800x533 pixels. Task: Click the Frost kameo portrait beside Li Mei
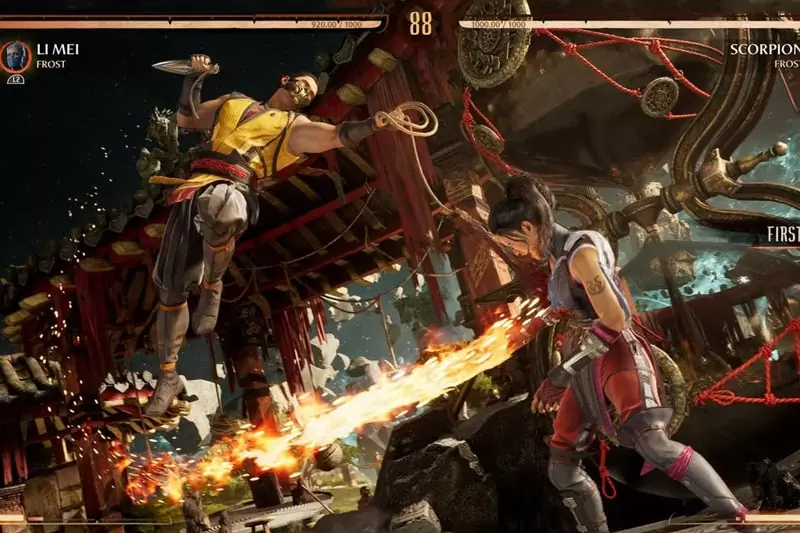tap(15, 56)
